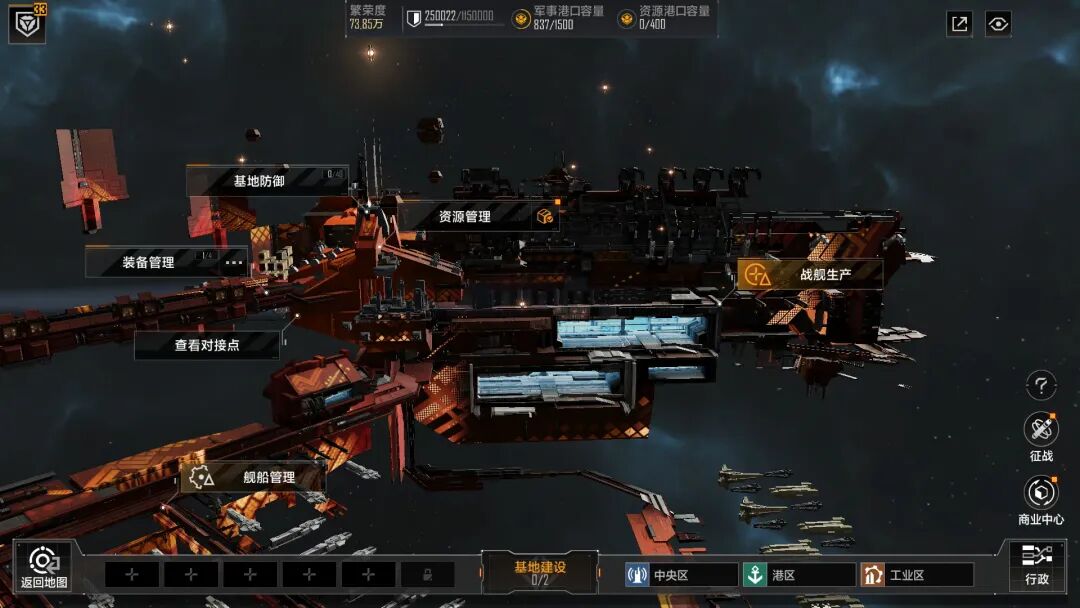1080x608 pixels.
Task: Open the 基地建设 base construction panel
Action: tap(540, 572)
